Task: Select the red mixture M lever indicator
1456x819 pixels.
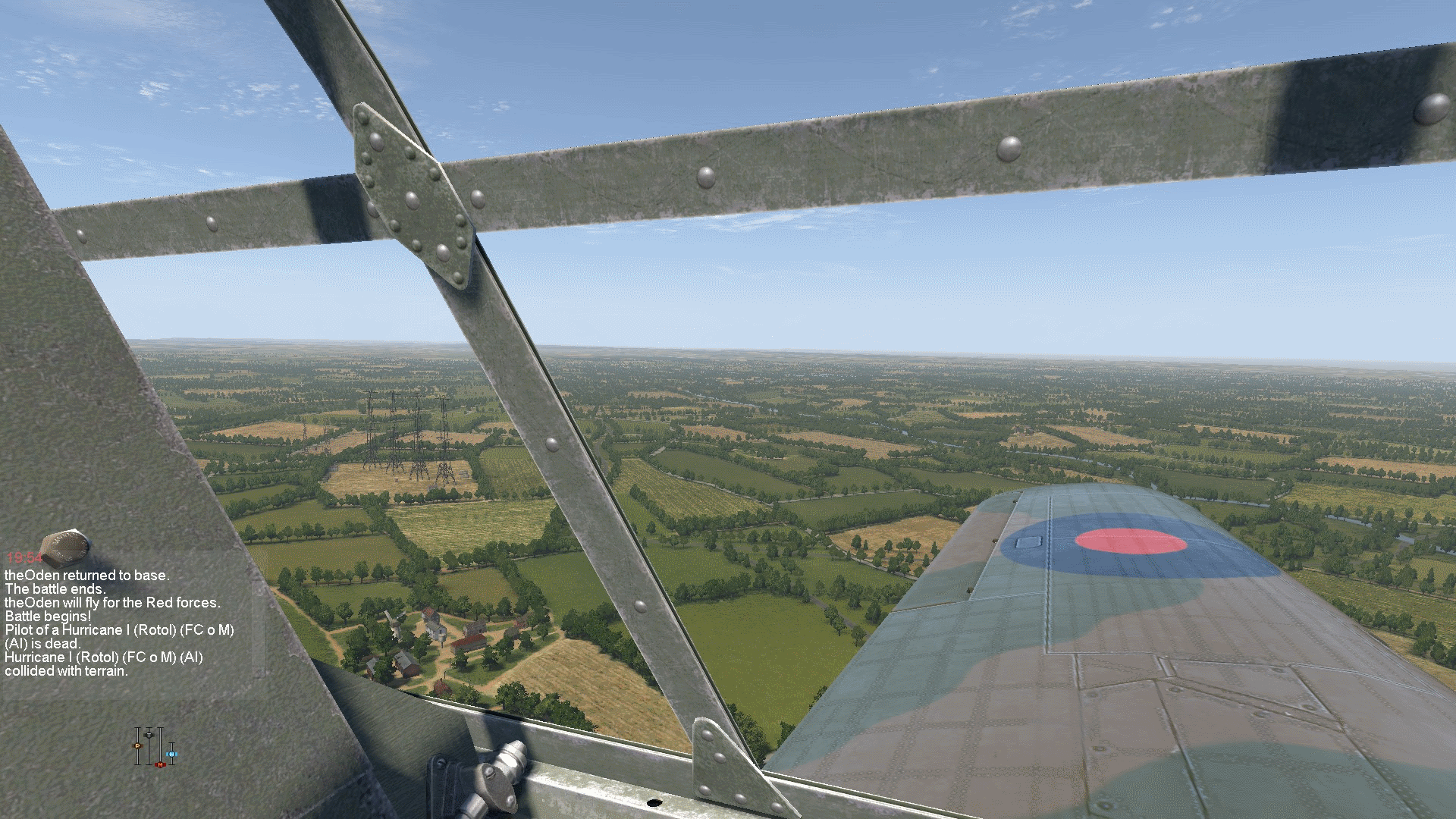Action: pos(160,764)
